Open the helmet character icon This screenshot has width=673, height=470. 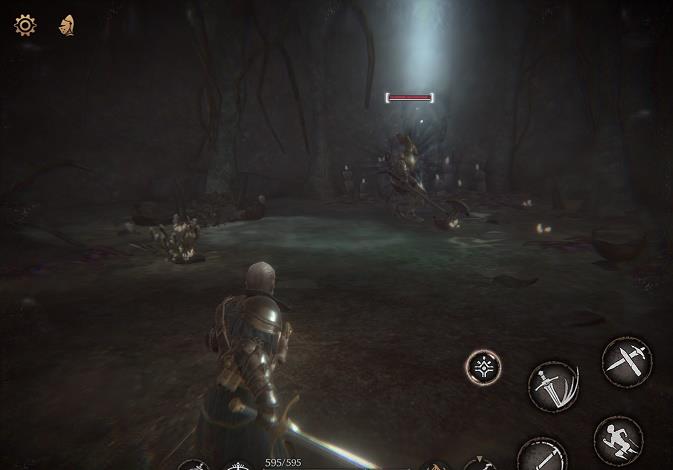(67, 25)
